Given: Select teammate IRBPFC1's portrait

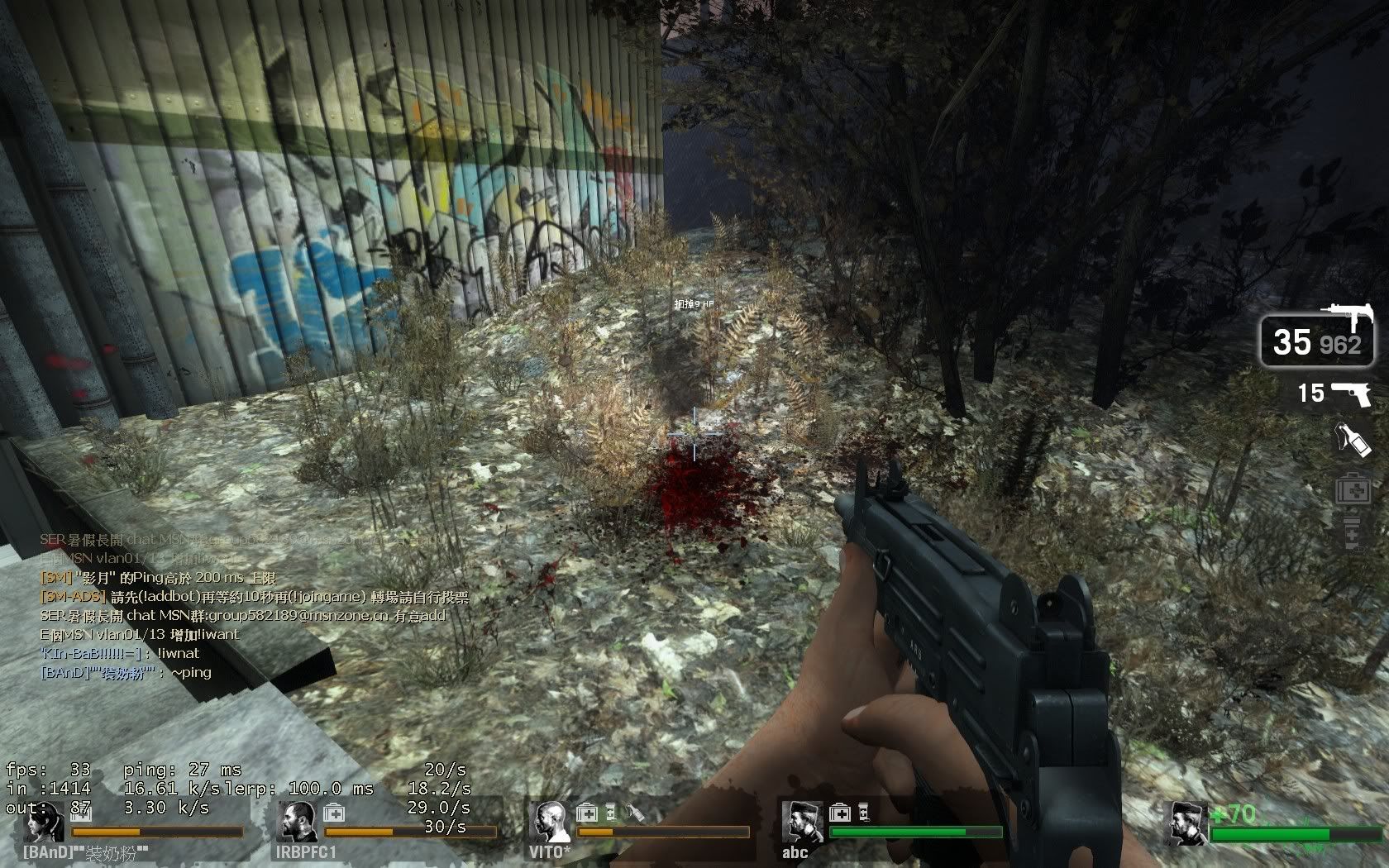Looking at the screenshot, I should coord(297,822).
